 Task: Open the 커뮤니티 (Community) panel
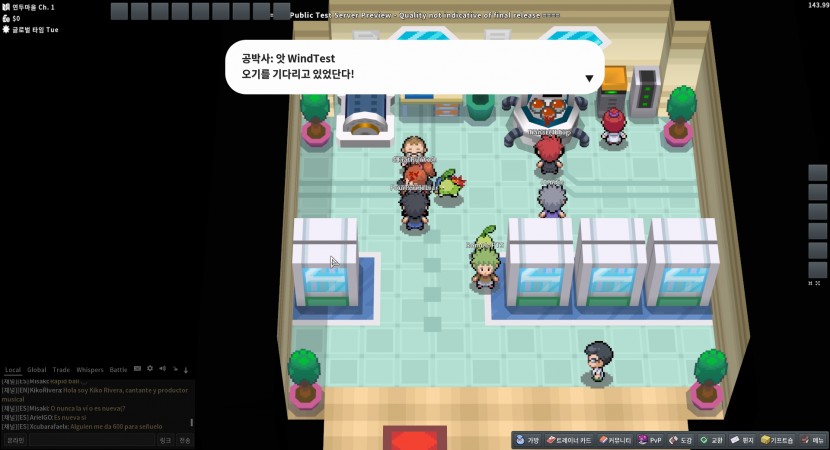point(616,440)
